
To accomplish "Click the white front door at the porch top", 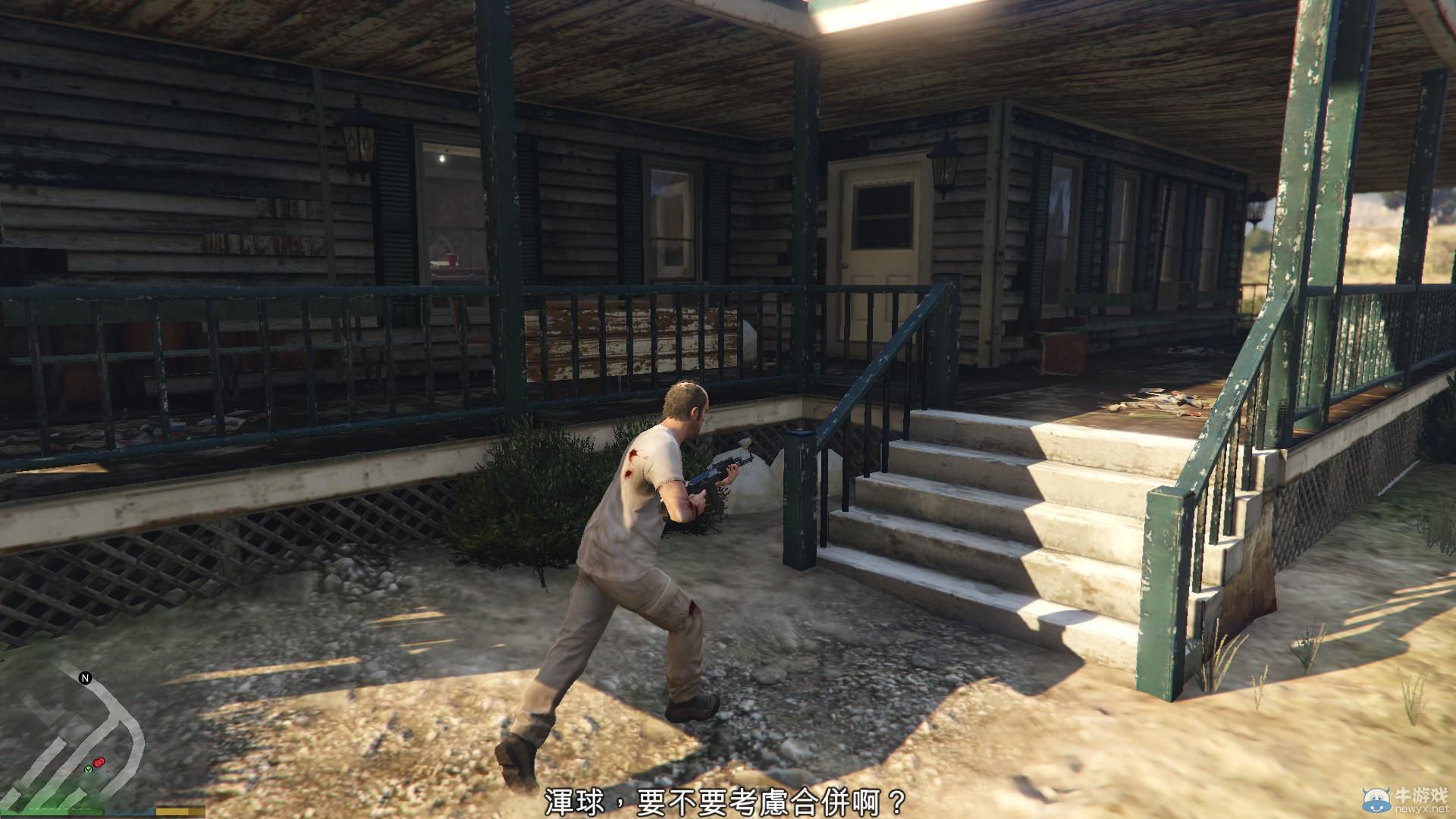I will point(880,235).
